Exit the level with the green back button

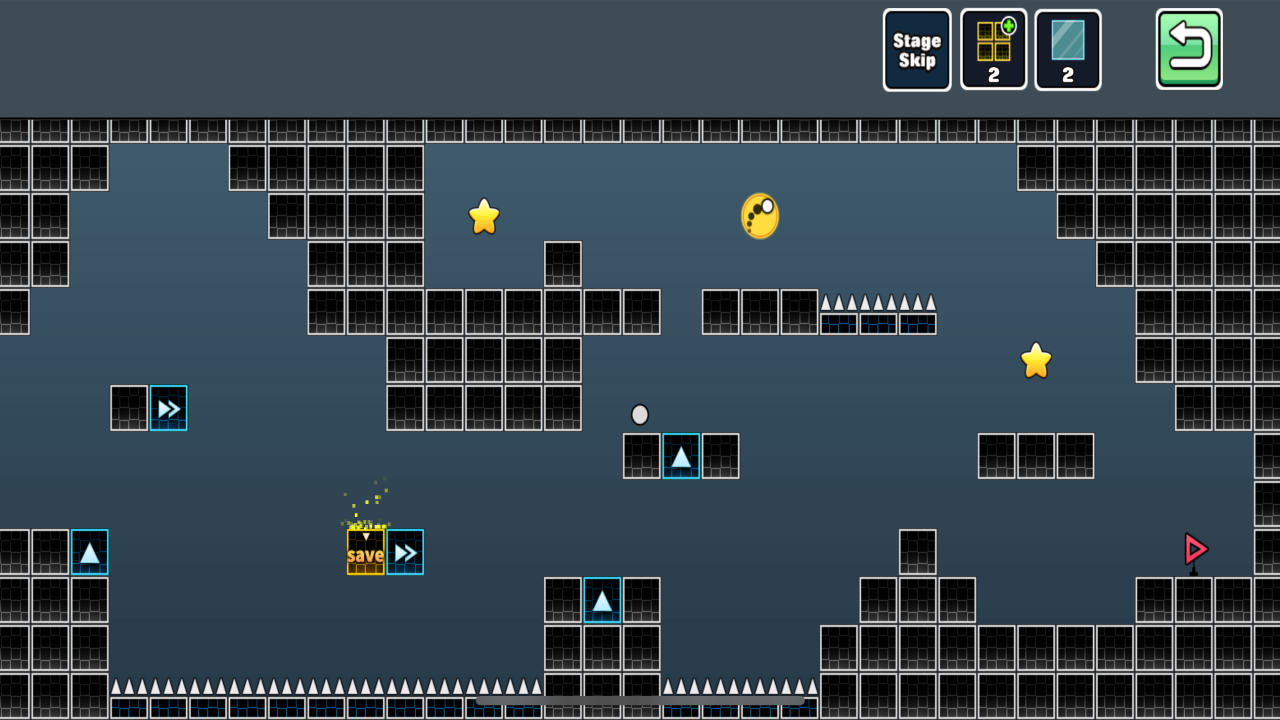[1189, 49]
